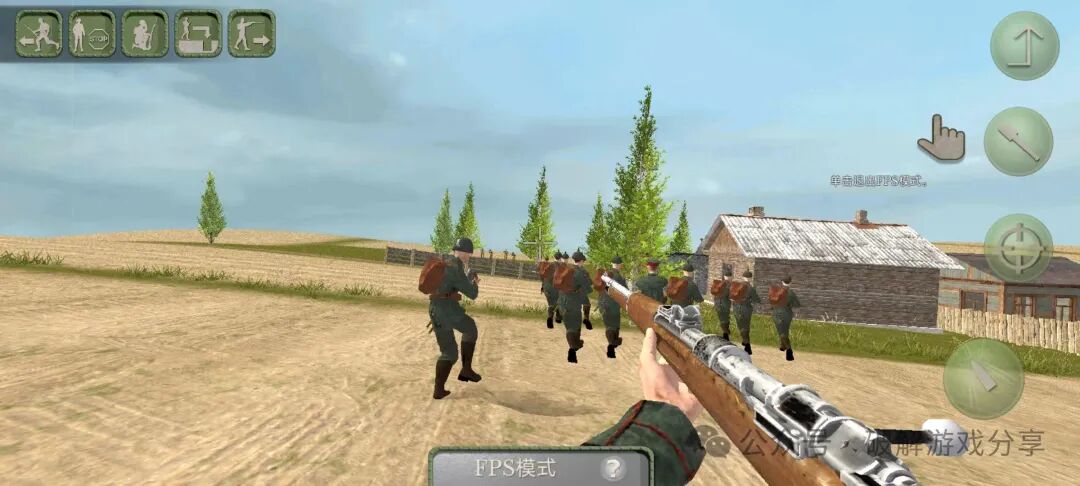The height and width of the screenshot is (486, 1080).
Task: Tap the round exit-FPS-mode arrow button
Action: coord(1024,46)
